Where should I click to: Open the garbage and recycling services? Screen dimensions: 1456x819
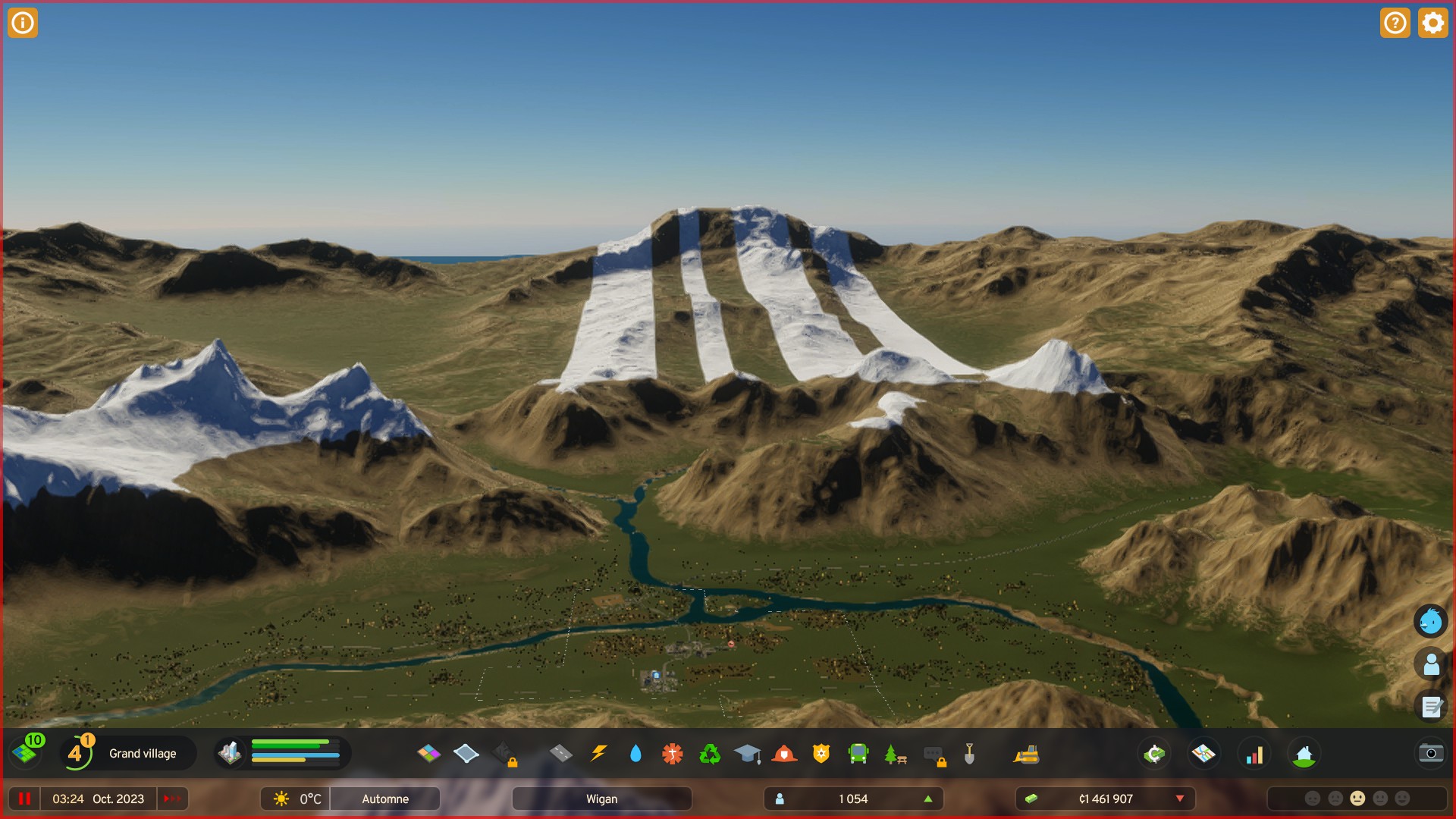click(708, 754)
